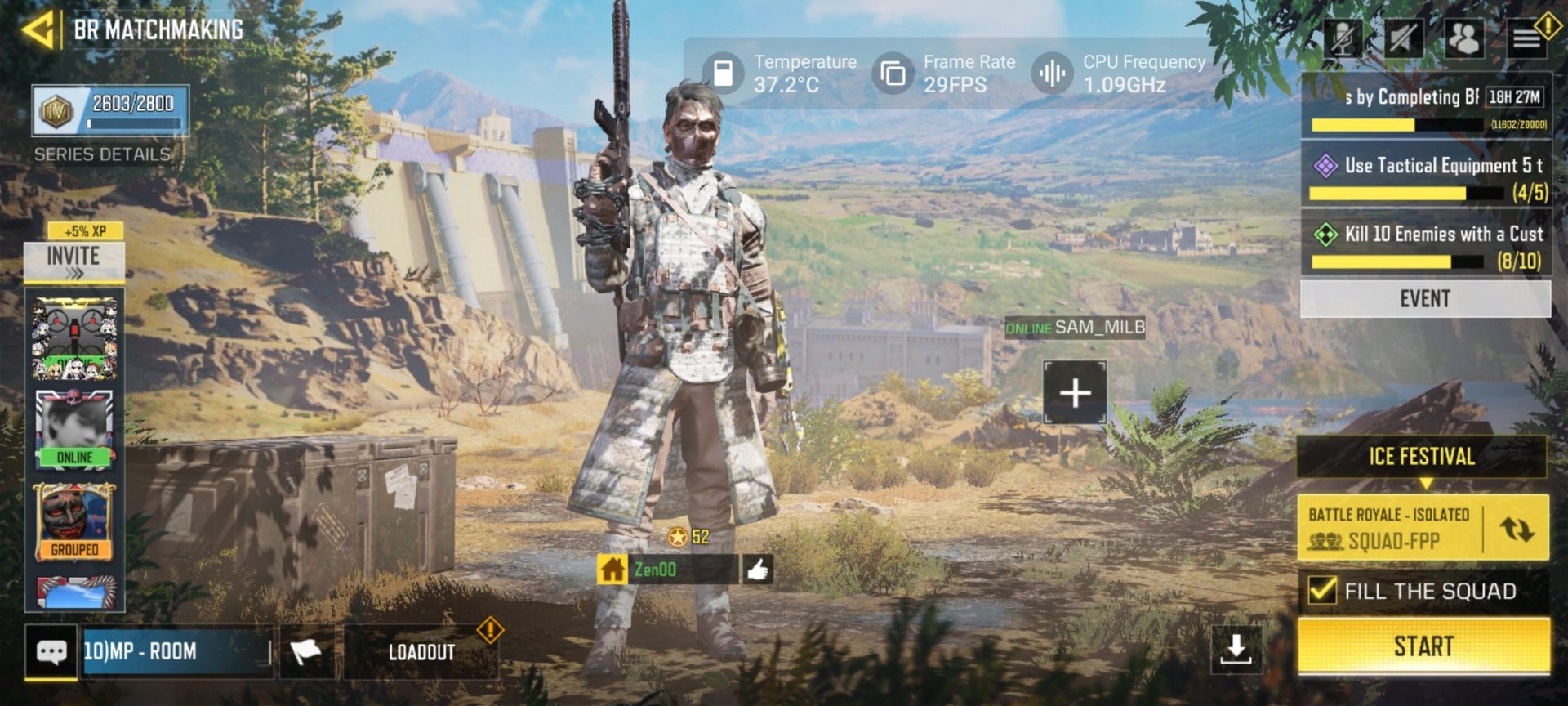Add a teammate with the plus slot
This screenshot has height=706, width=1568.
pyautogui.click(x=1075, y=393)
